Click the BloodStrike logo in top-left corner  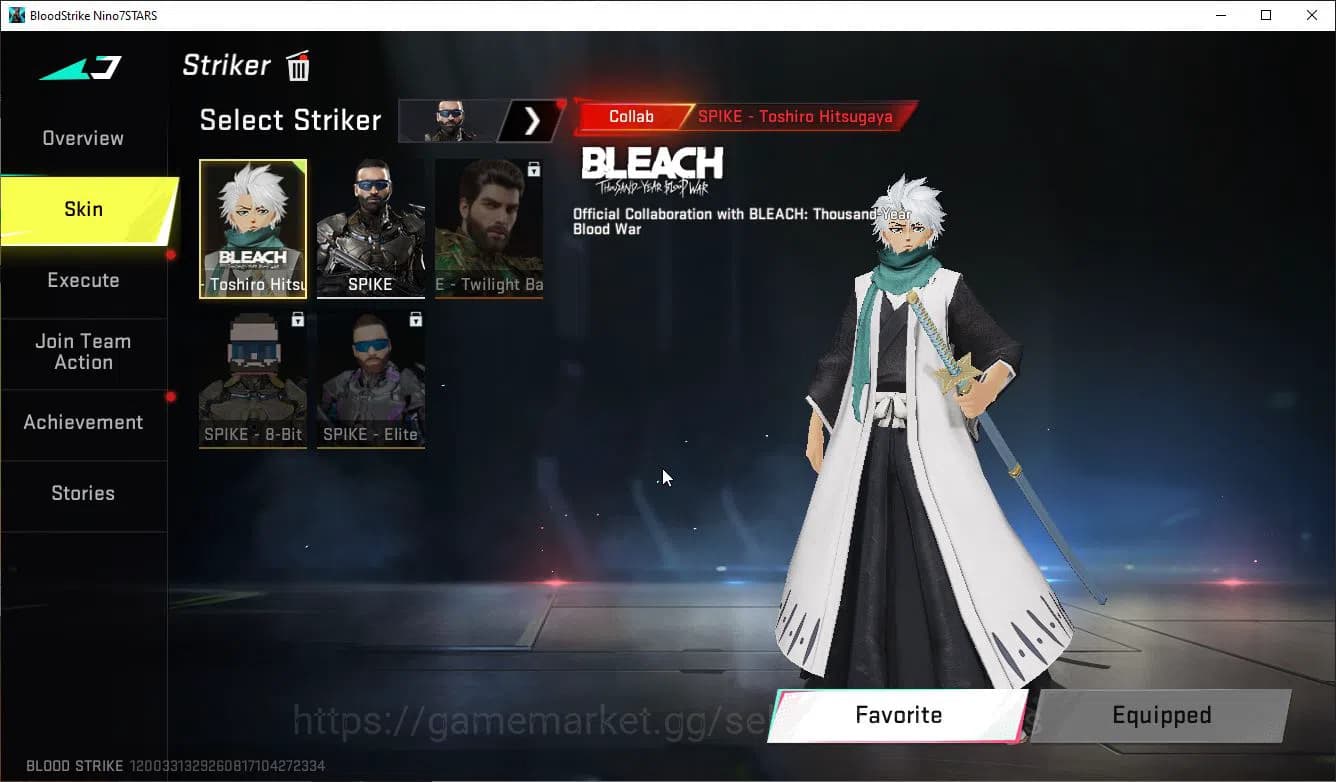78,68
